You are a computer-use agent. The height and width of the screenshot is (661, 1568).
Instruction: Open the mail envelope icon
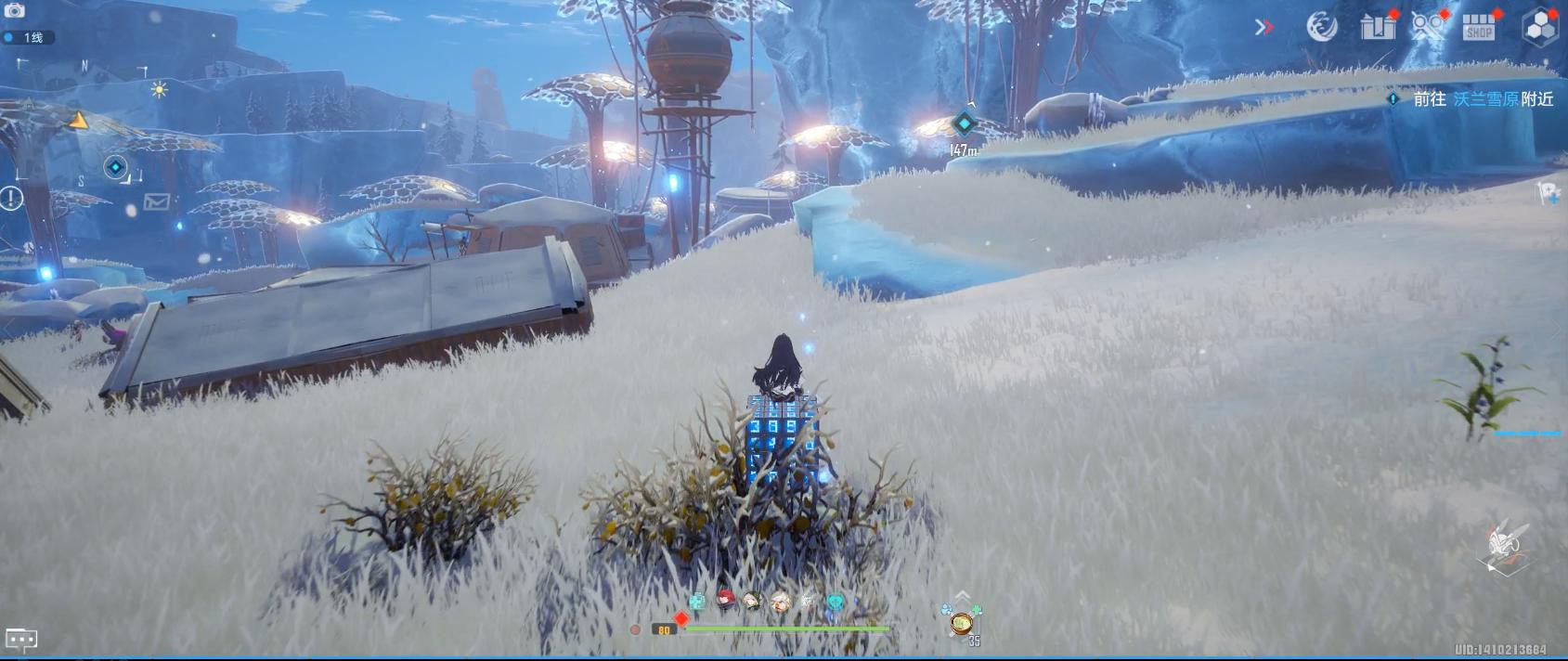point(156,201)
